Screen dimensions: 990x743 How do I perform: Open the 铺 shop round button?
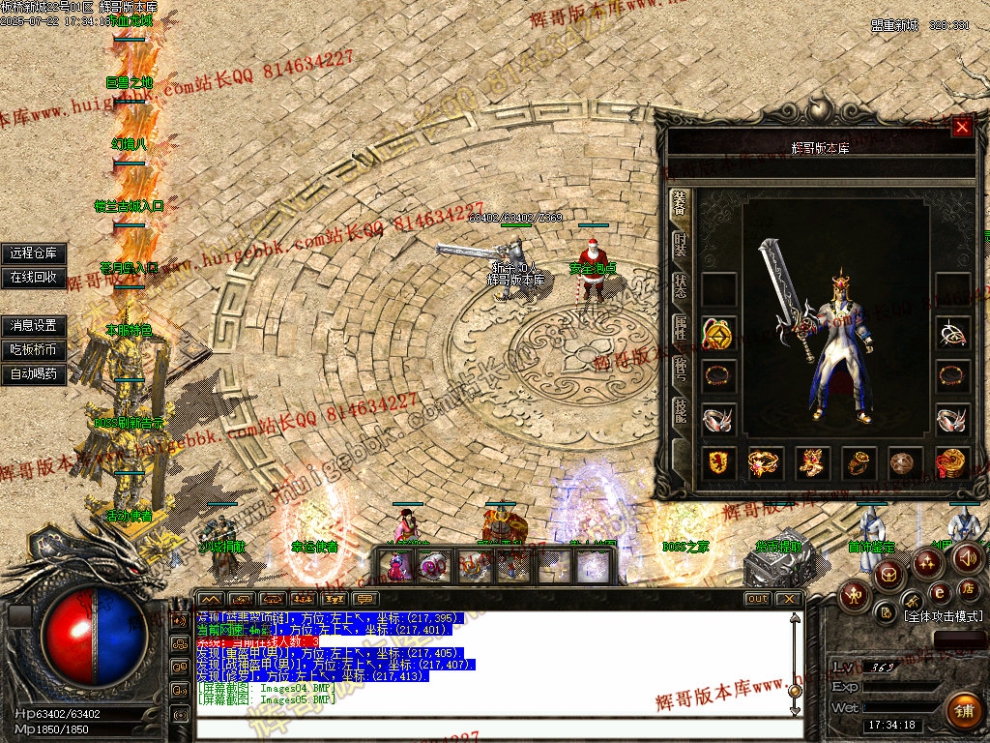964,711
